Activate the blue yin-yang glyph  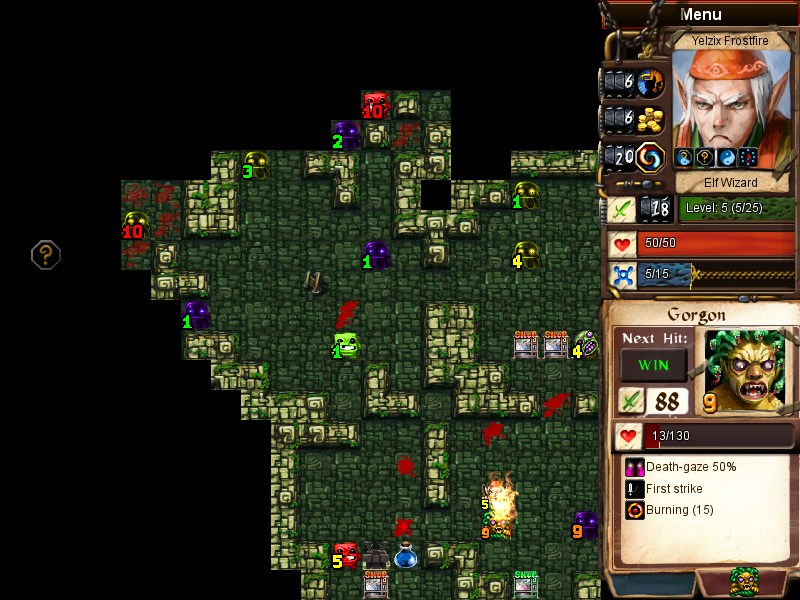724,157
